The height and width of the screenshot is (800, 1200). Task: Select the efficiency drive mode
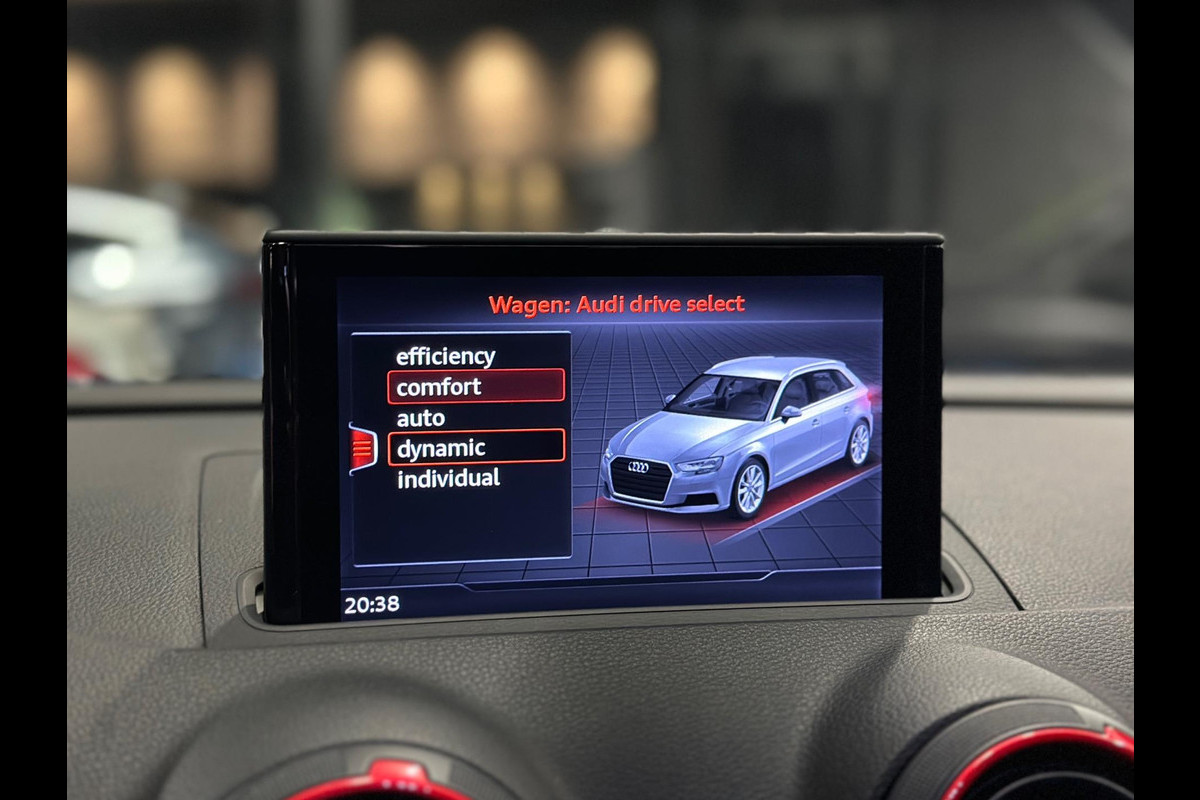pyautogui.click(x=445, y=356)
